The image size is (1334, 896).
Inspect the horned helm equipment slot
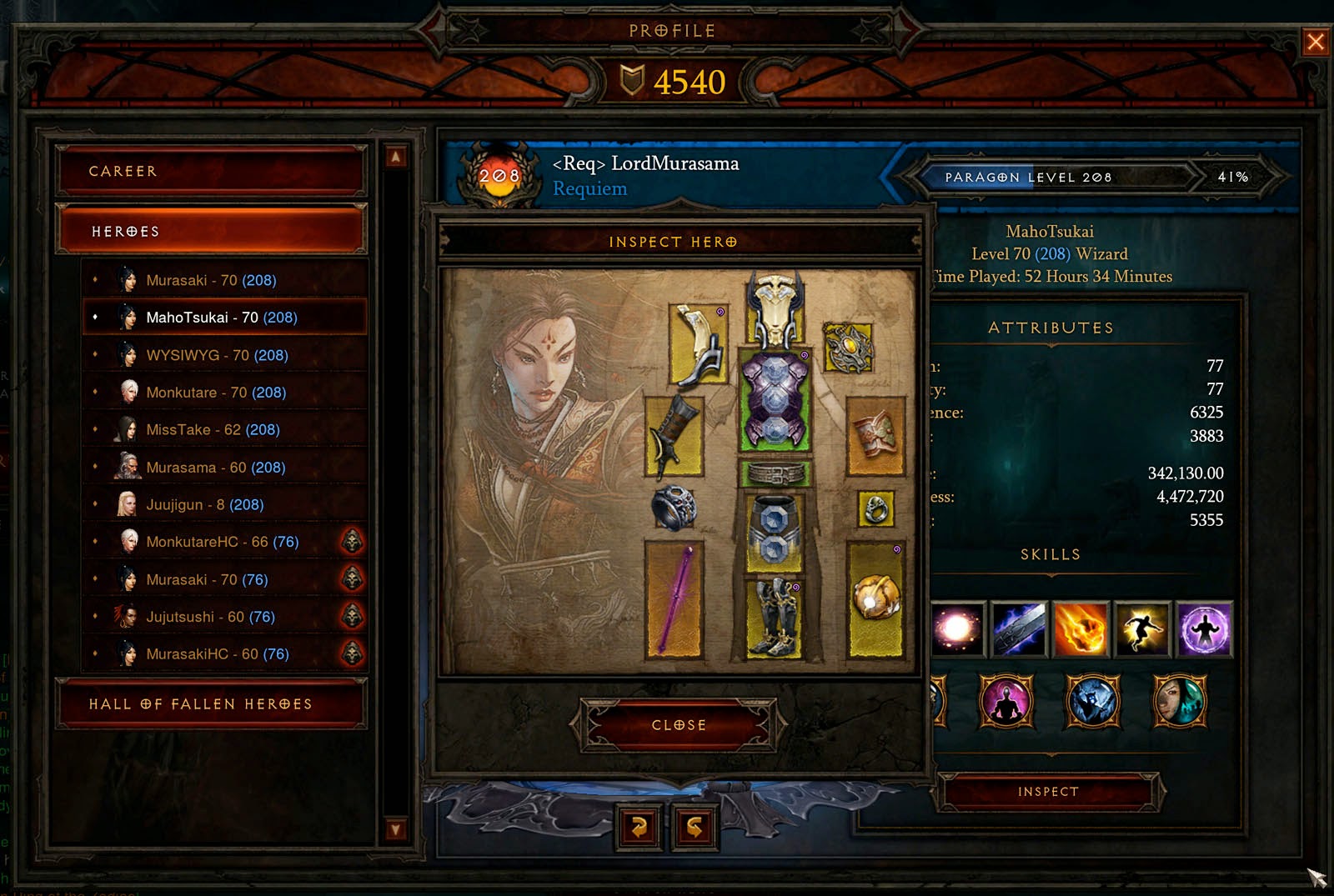775,311
